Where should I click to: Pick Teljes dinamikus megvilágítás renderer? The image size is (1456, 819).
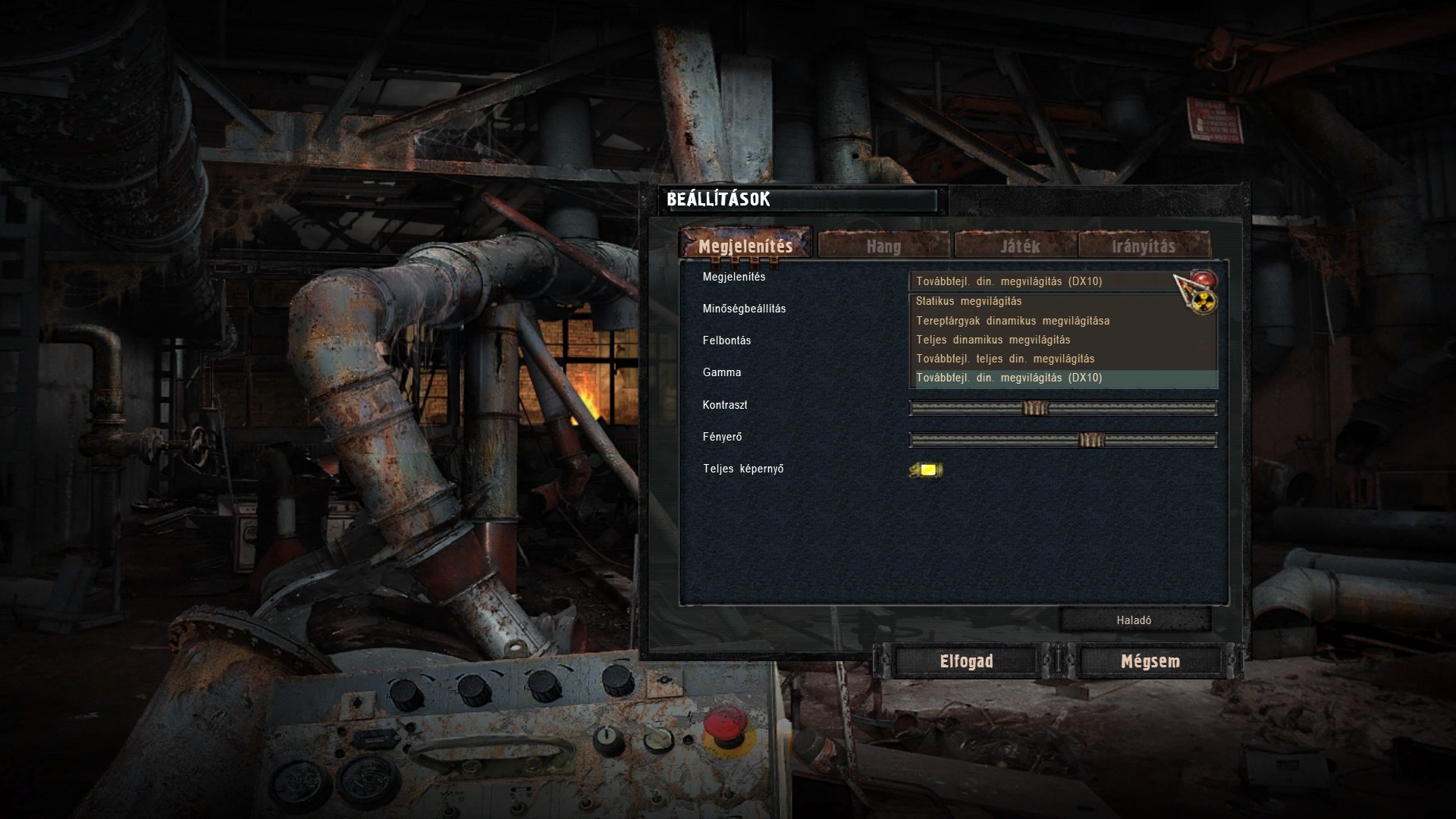[x=993, y=340]
